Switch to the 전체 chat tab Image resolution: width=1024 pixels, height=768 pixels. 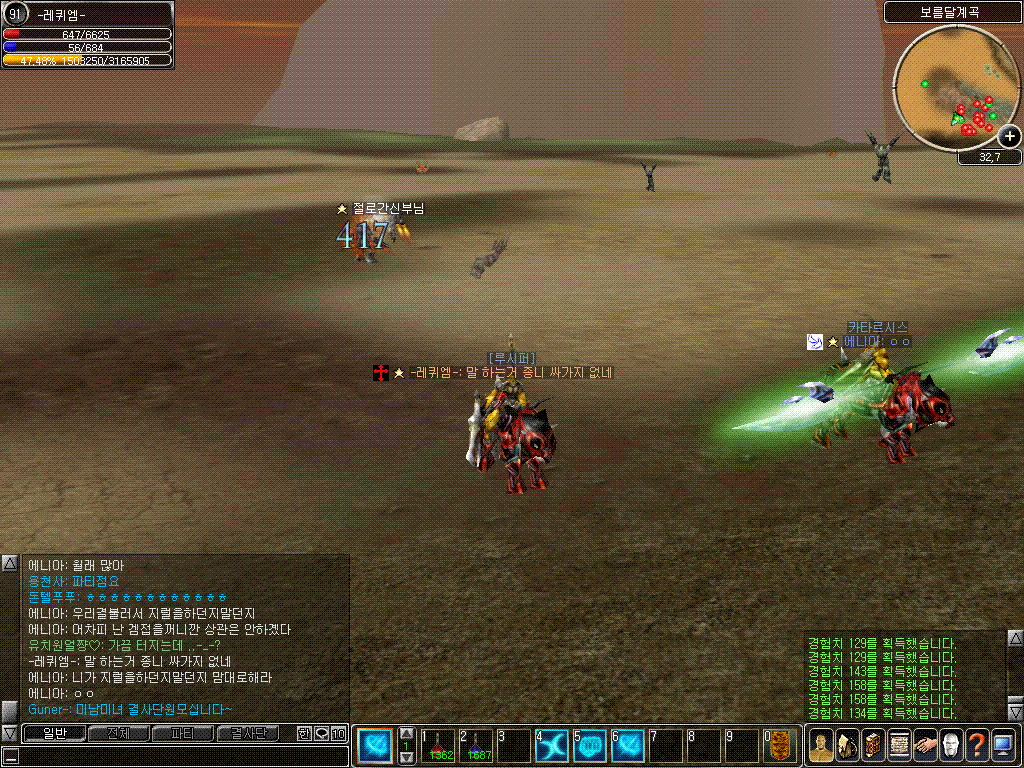point(118,733)
